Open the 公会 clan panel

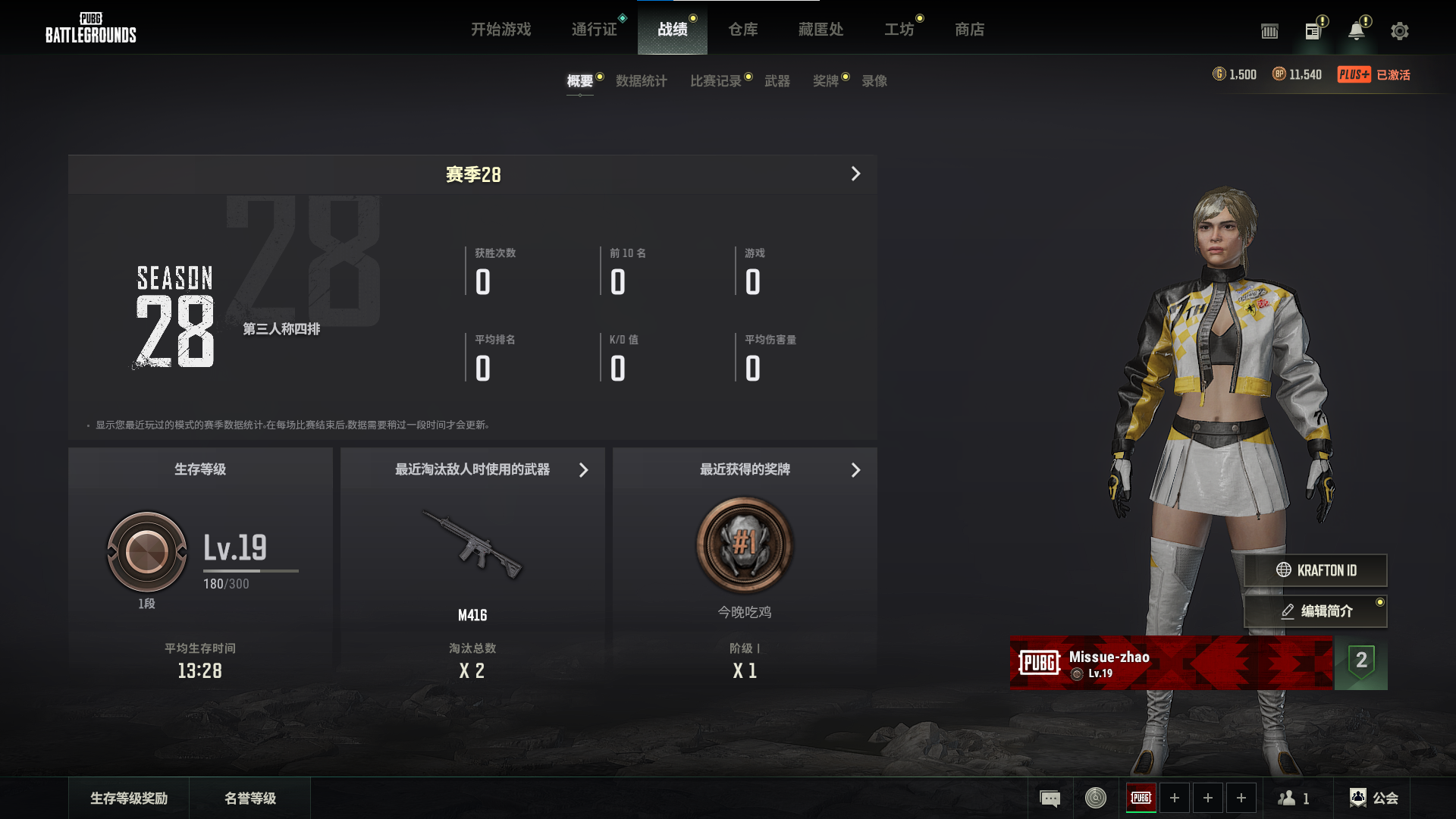1373,798
